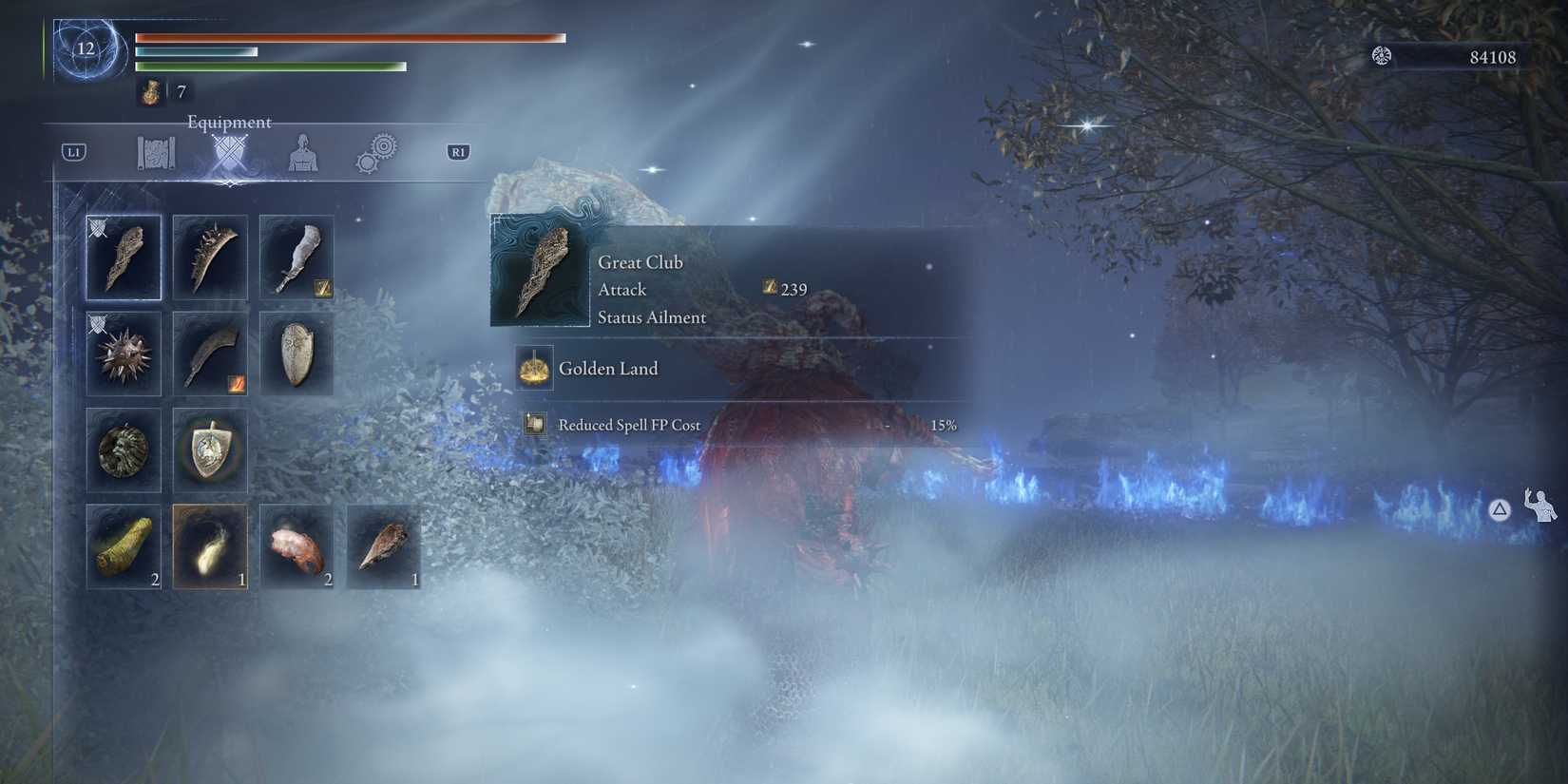Open the gears System settings icon
1568x784 pixels.
coord(375,152)
